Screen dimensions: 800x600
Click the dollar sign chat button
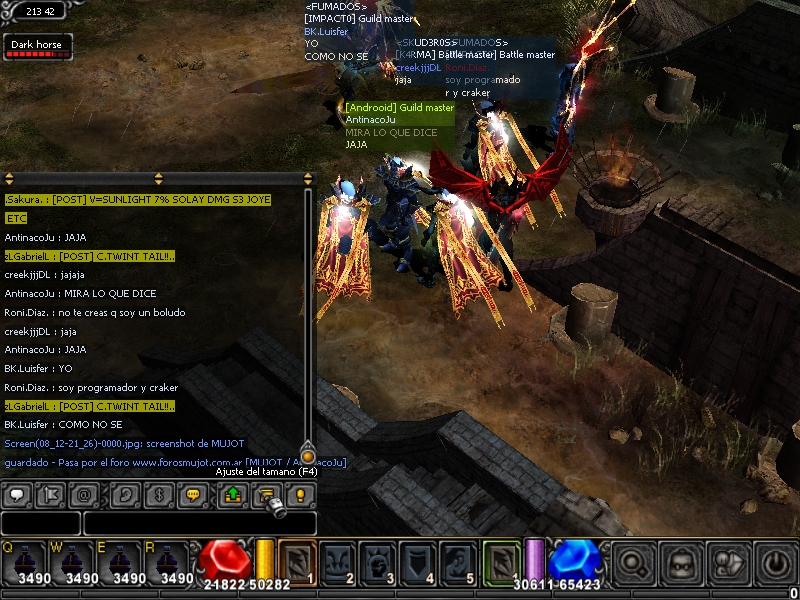[160, 494]
